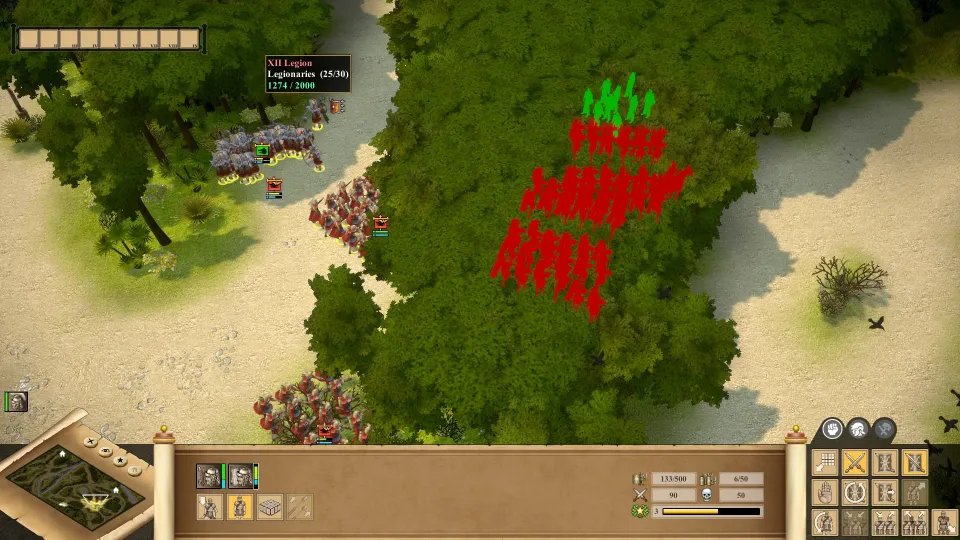Viewport: 960px width, 540px height.
Task: Switch to the Roman helmet command tab
Action: click(x=858, y=430)
